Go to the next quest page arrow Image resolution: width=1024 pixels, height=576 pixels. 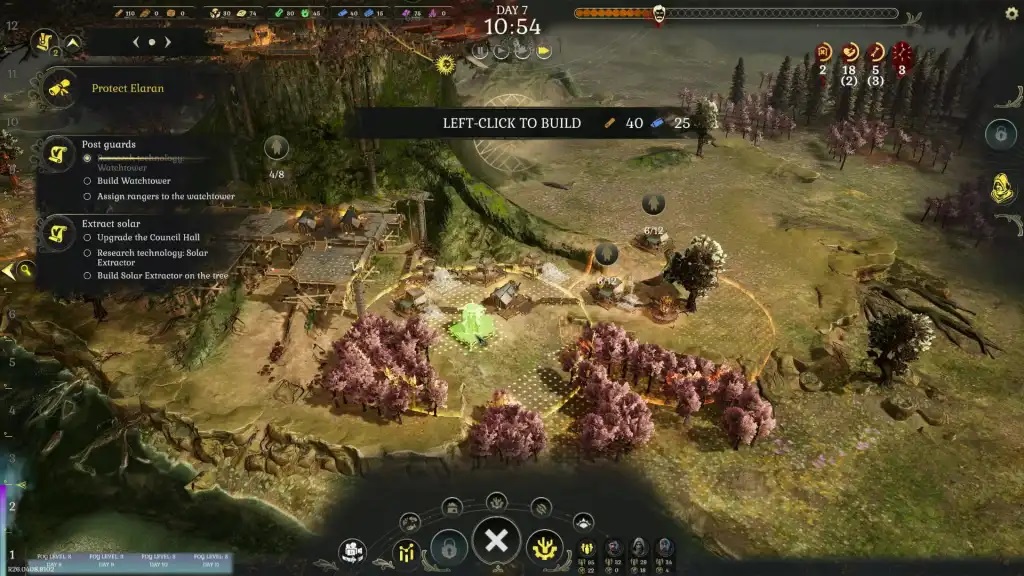tap(168, 43)
